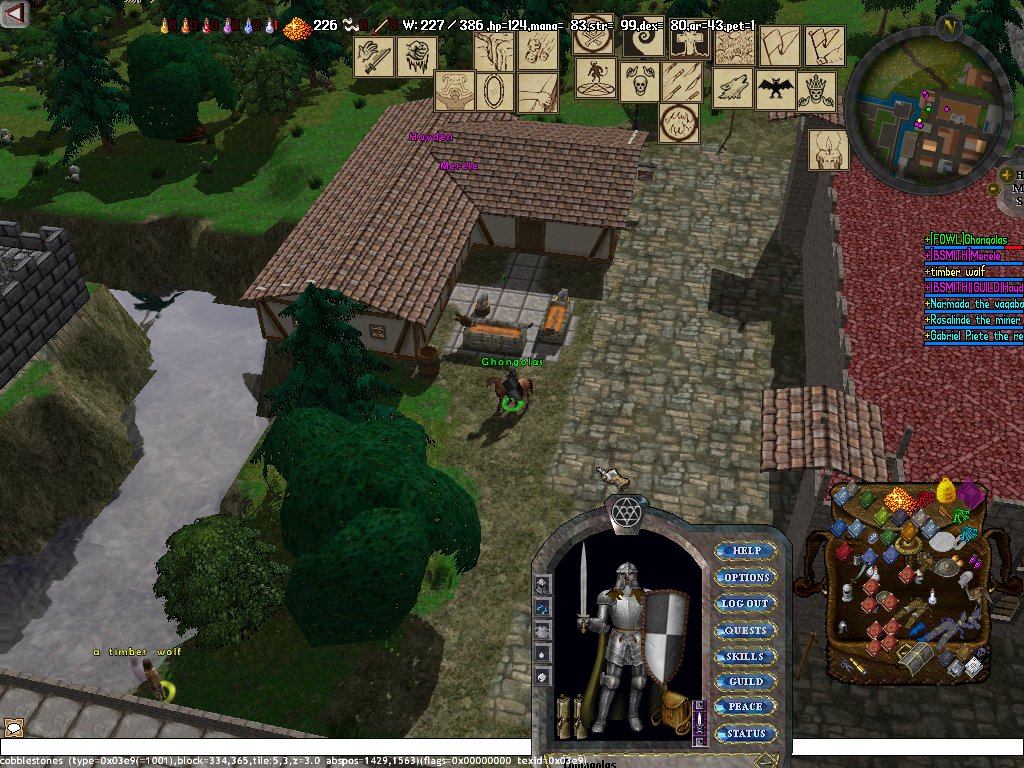
Task: Open the backpack on the paperdoll
Action: point(667,709)
